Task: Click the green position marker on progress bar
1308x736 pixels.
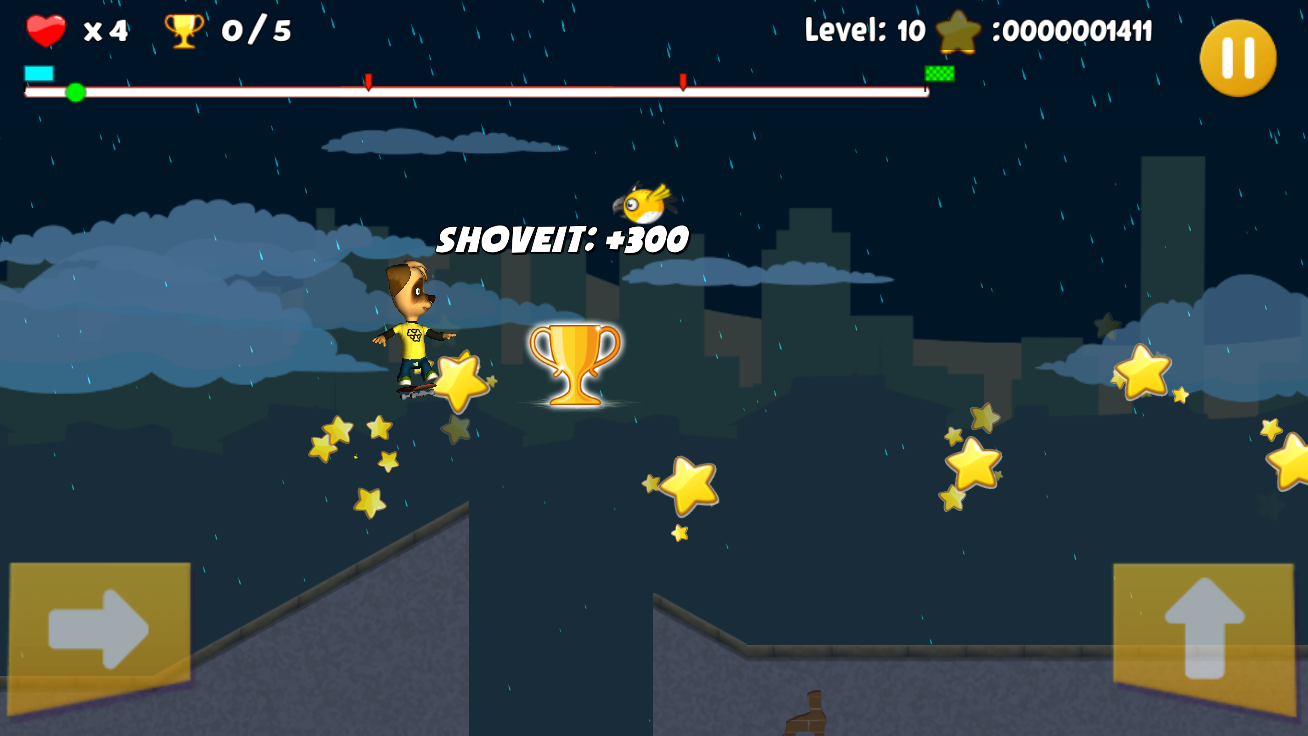Action: pos(74,93)
